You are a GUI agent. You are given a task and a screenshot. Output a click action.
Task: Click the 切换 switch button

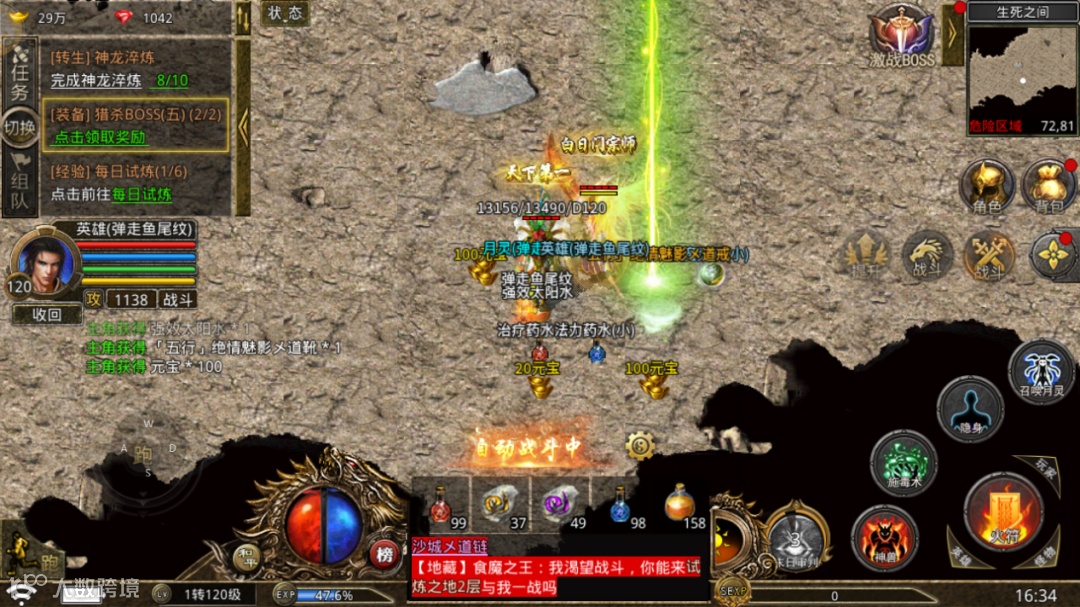point(19,128)
